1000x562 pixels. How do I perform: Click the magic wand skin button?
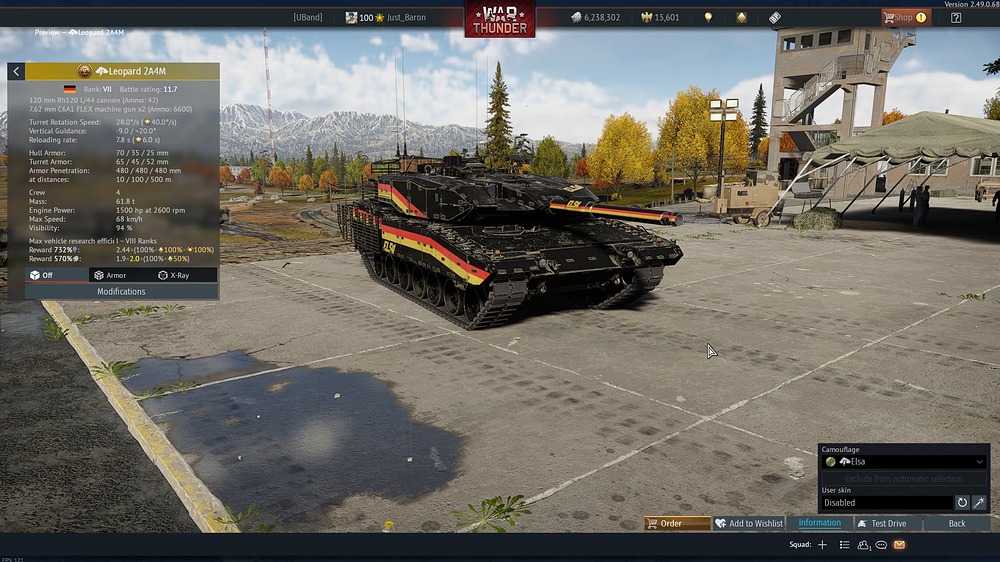click(x=979, y=503)
